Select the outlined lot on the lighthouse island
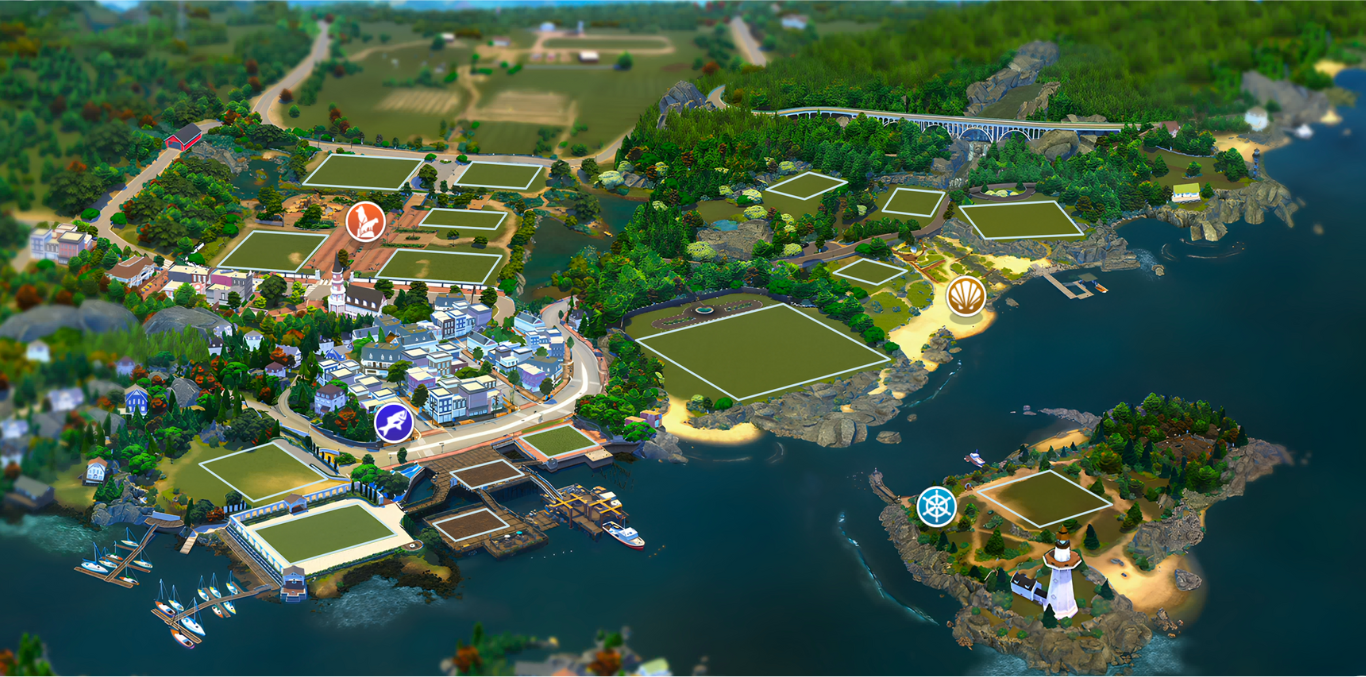The height and width of the screenshot is (677, 1366). coord(1043,497)
